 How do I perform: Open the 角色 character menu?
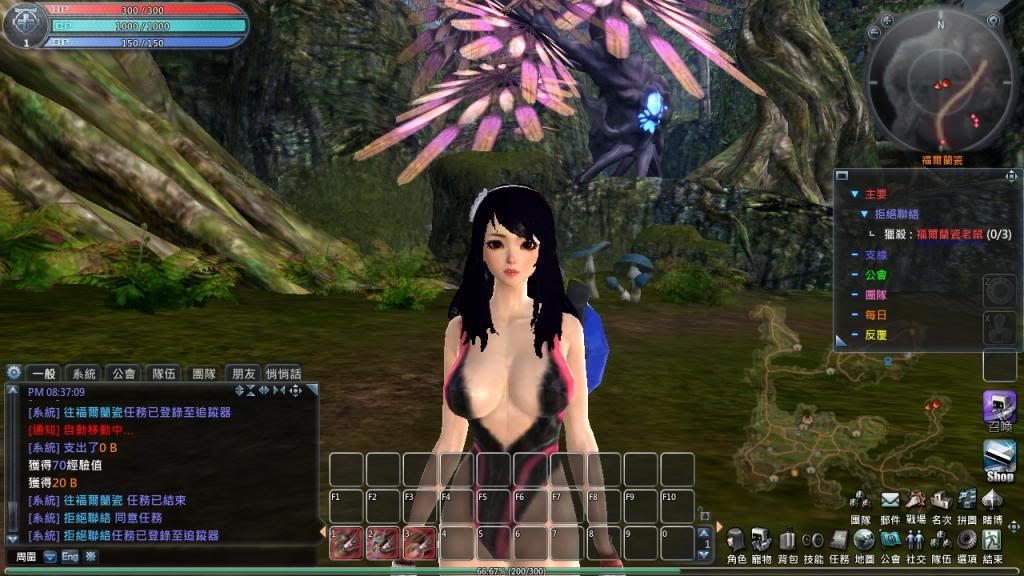pos(736,540)
